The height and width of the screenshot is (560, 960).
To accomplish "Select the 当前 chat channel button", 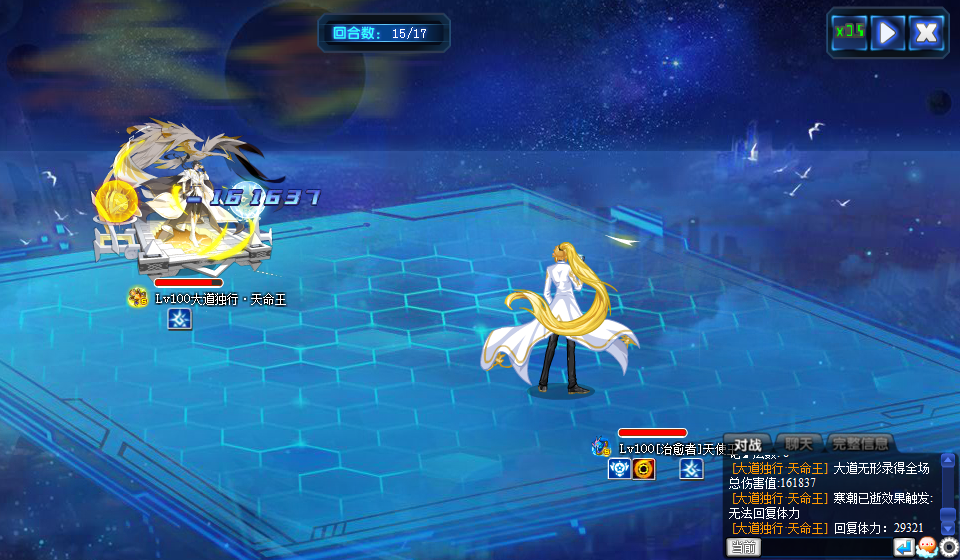I will (x=743, y=547).
